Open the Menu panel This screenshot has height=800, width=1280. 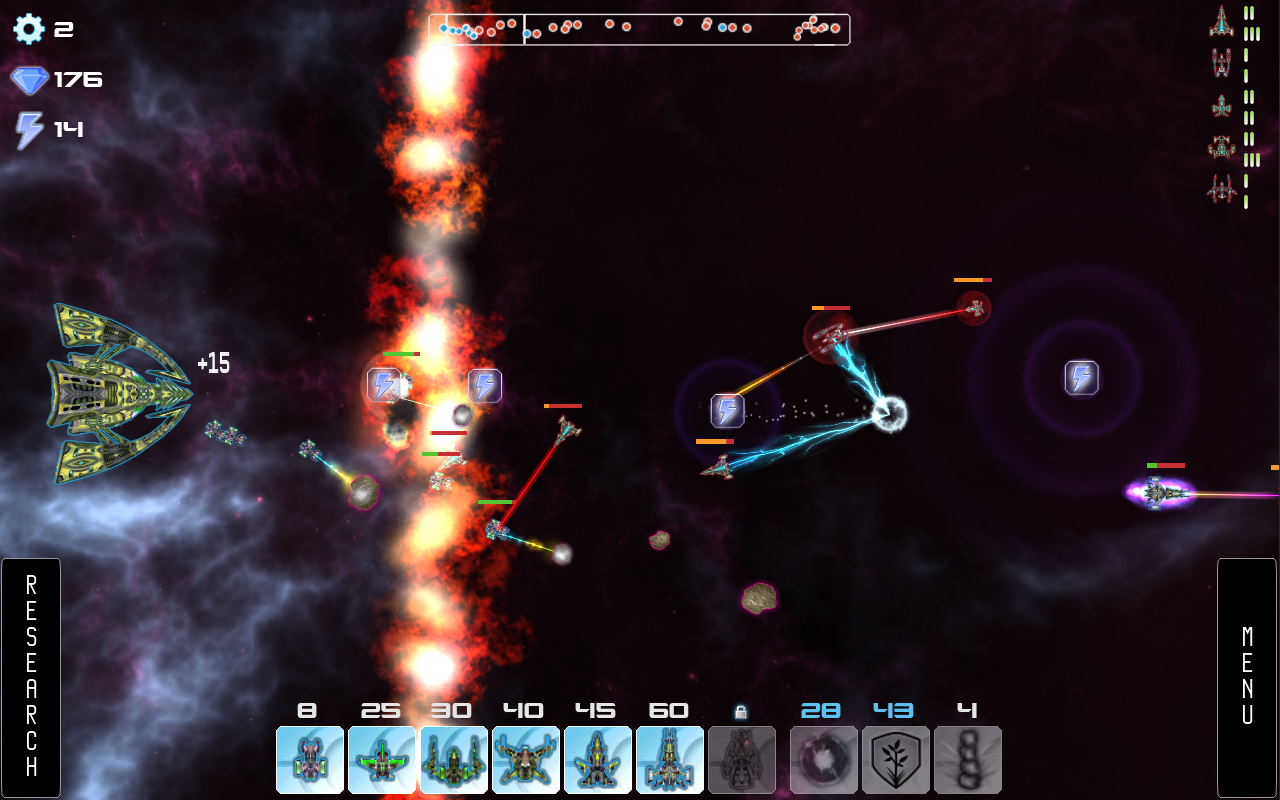click(1247, 677)
